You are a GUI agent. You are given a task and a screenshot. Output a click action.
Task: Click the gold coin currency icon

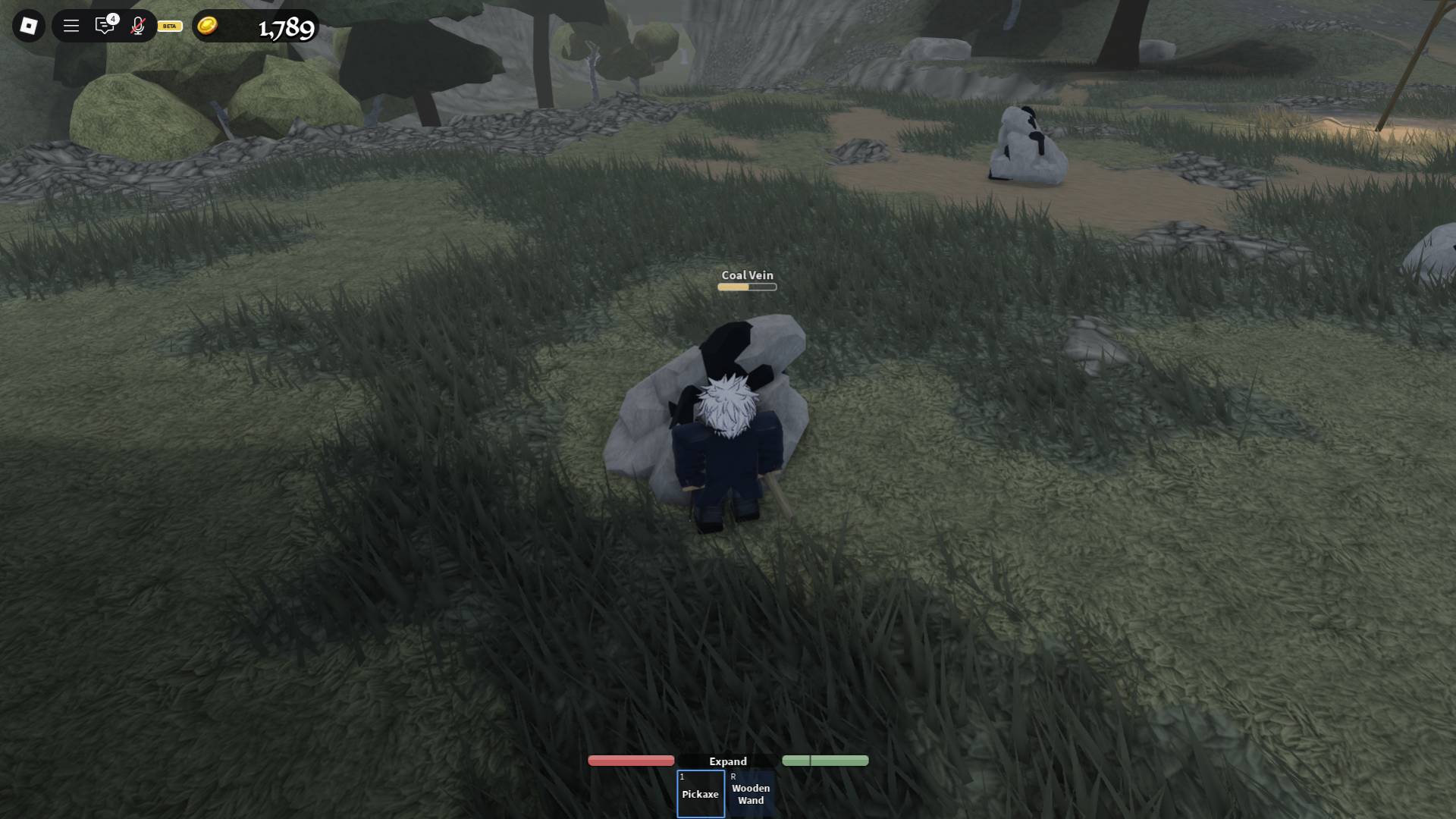206,26
